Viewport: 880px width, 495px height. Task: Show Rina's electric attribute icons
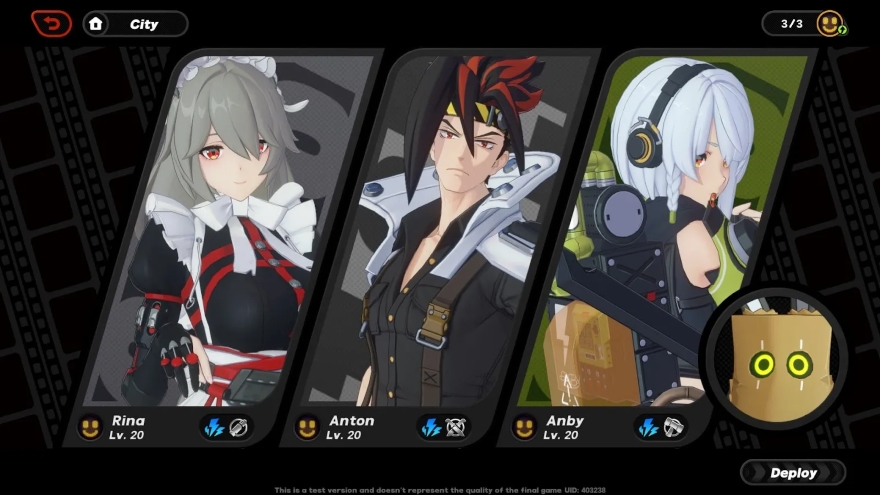(225, 428)
